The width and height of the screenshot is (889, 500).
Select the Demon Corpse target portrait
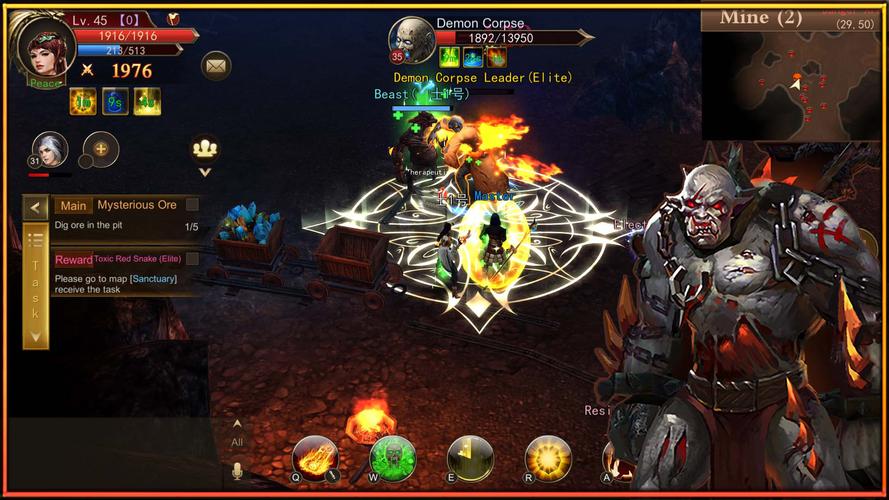411,41
